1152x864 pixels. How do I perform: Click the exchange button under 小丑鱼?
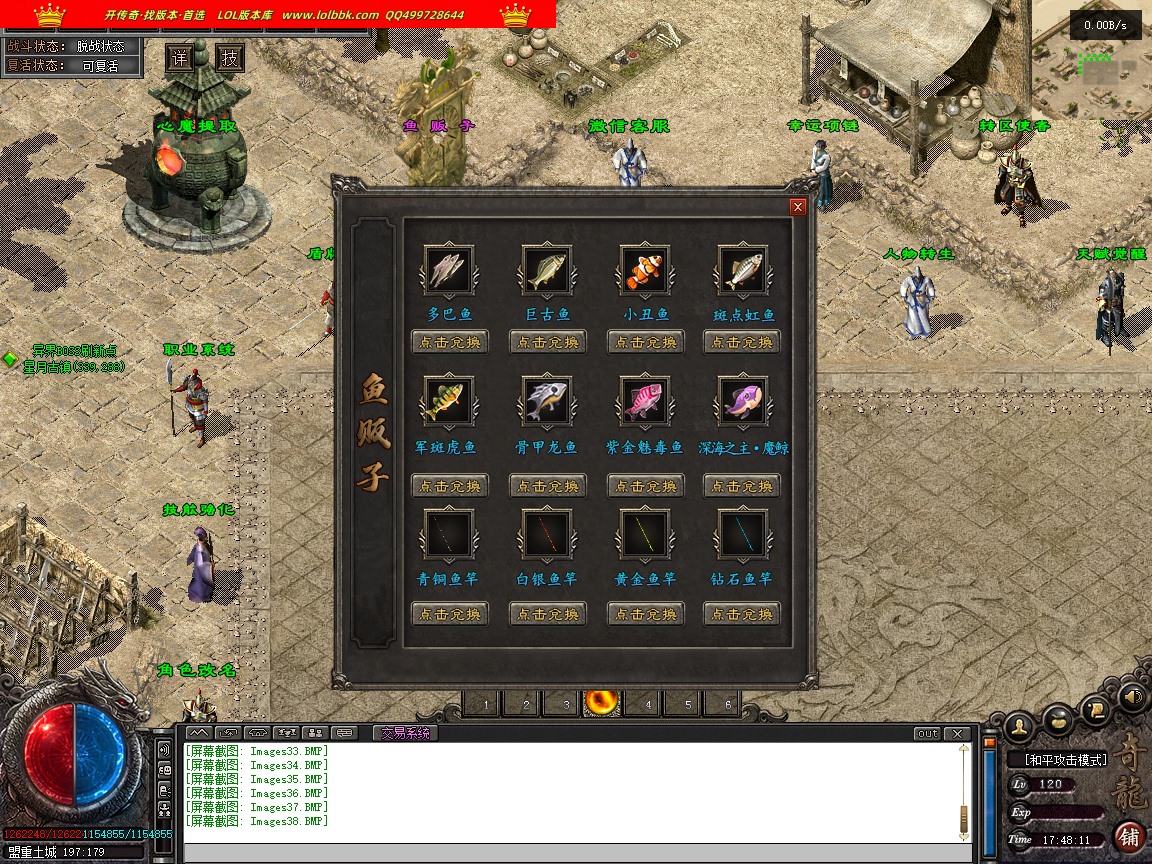646,343
